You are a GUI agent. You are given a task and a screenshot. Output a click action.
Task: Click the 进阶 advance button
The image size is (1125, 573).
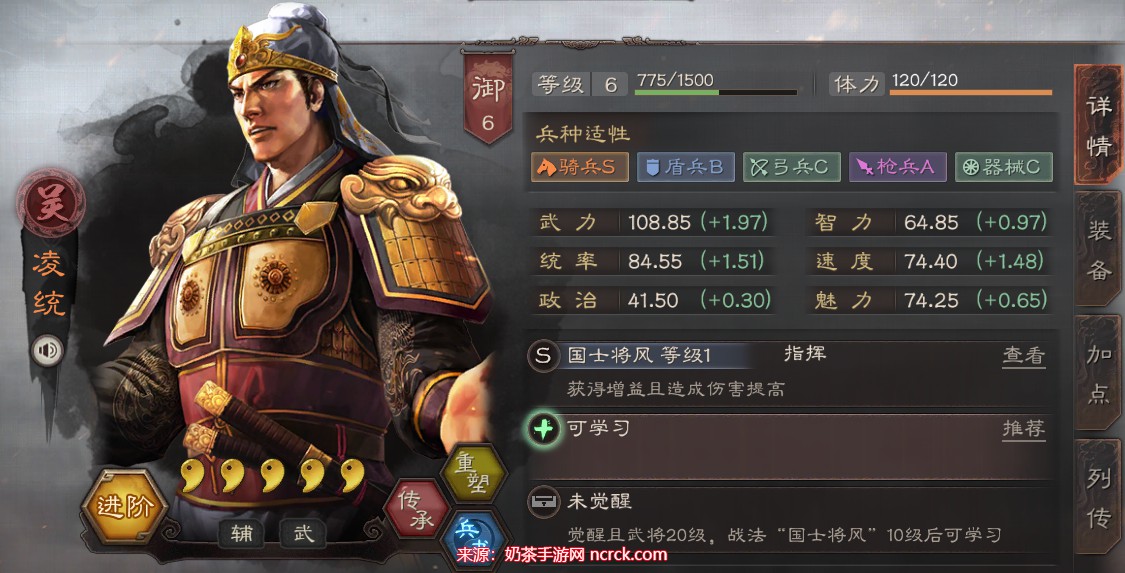(124, 506)
